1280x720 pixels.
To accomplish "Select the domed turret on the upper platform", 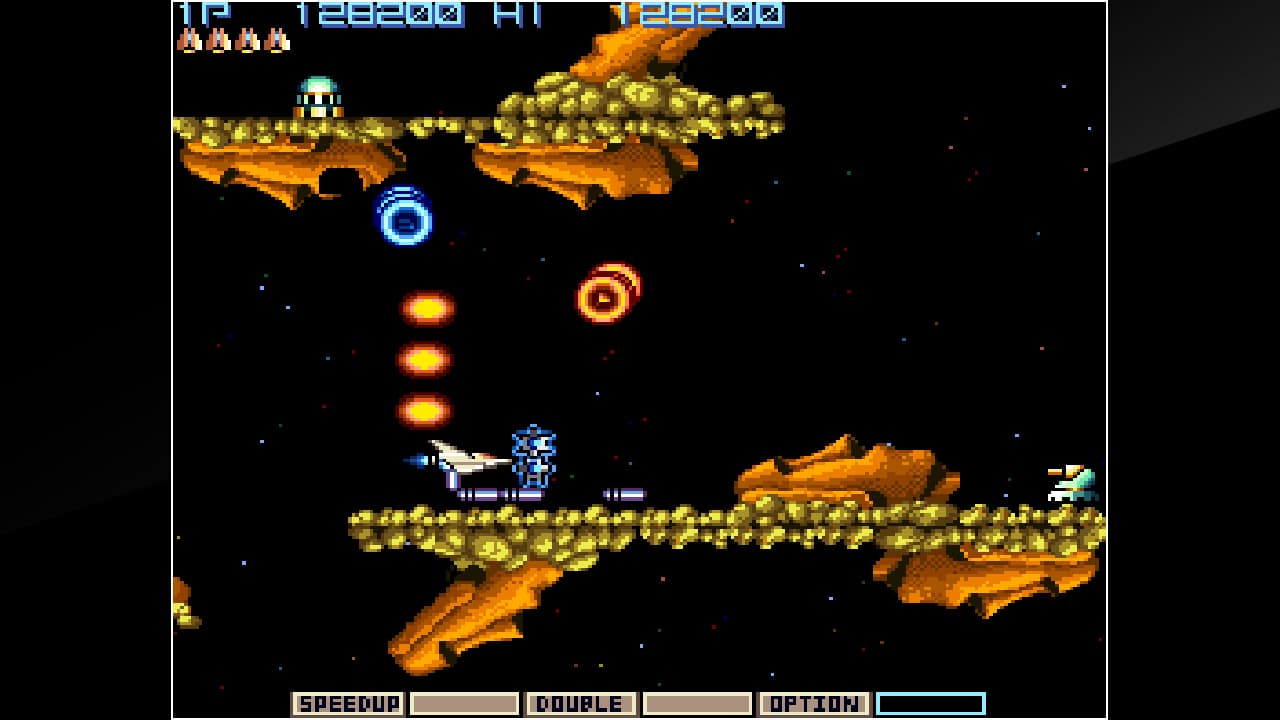I will (x=318, y=95).
